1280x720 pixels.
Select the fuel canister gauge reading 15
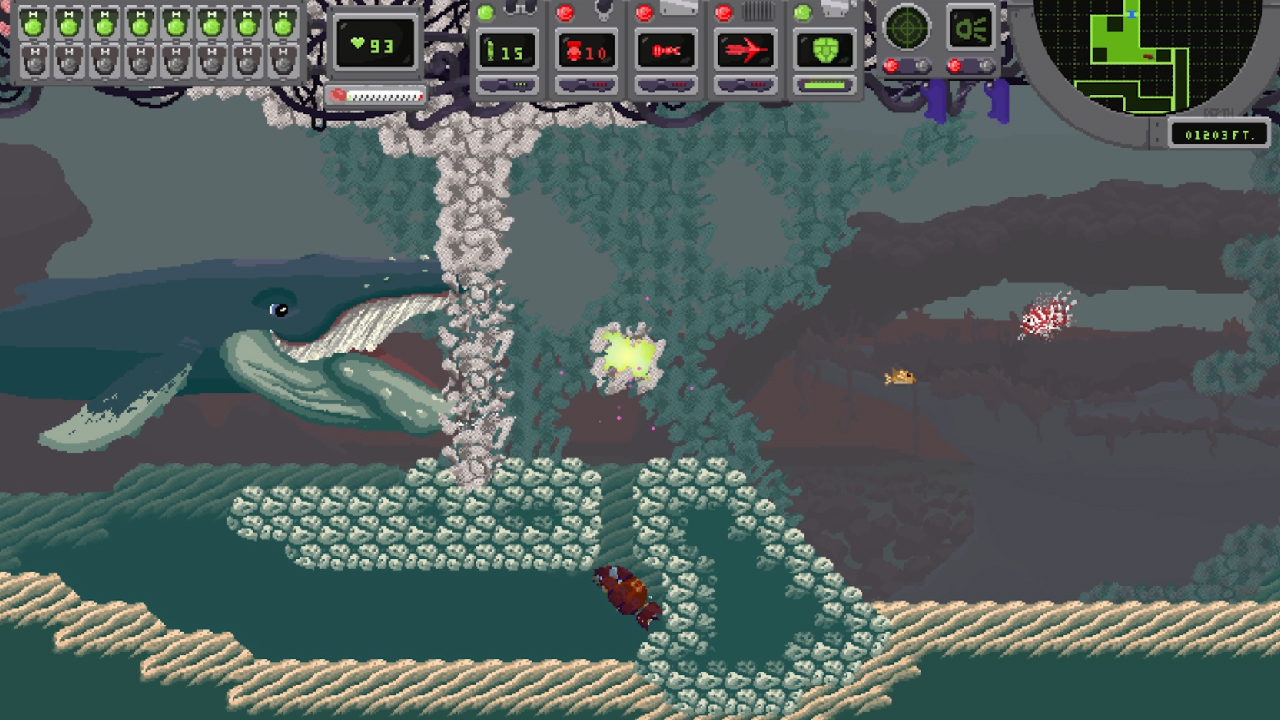[507, 50]
